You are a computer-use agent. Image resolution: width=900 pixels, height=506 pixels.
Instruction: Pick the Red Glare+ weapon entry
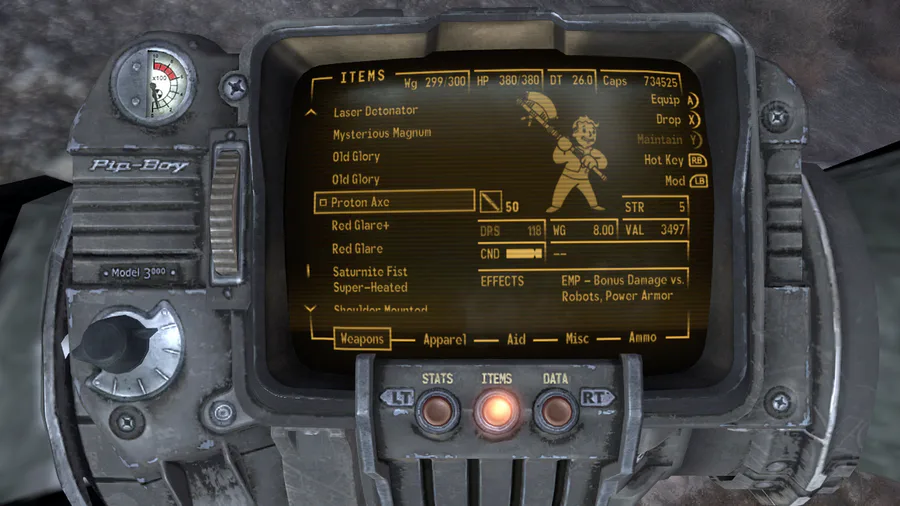tap(361, 226)
